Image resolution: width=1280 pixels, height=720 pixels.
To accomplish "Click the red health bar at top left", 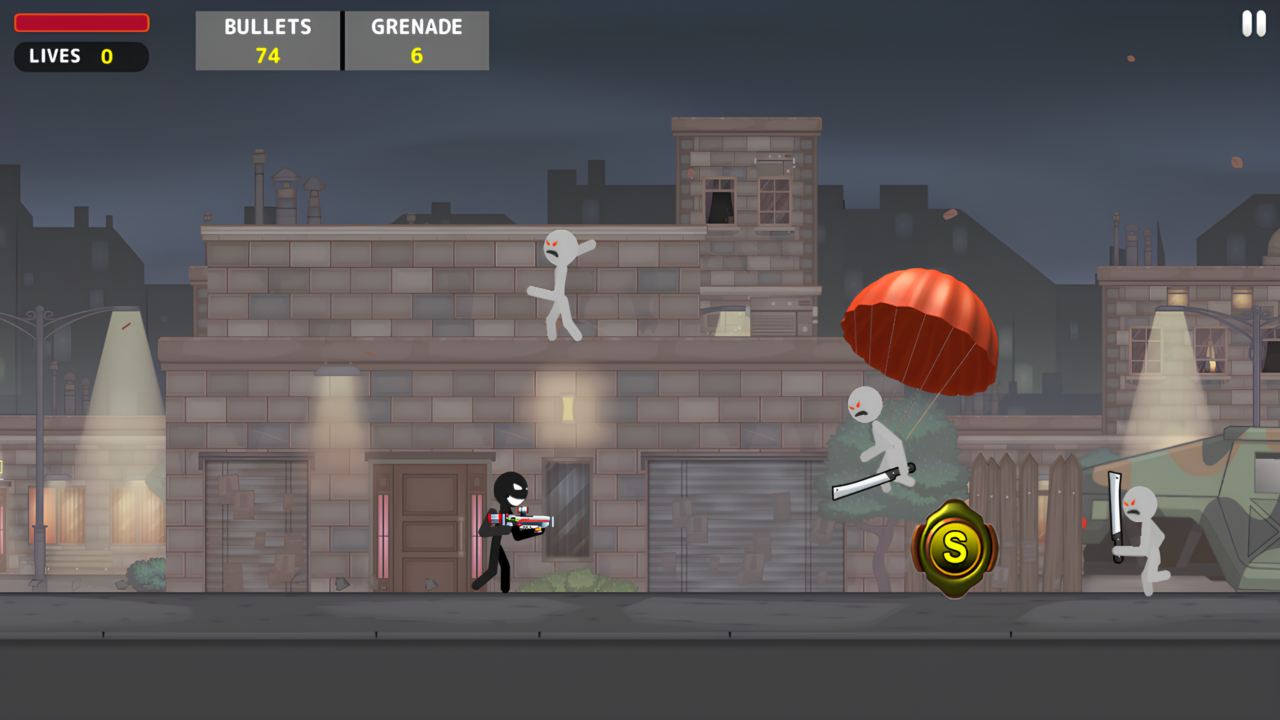I will click(x=80, y=22).
